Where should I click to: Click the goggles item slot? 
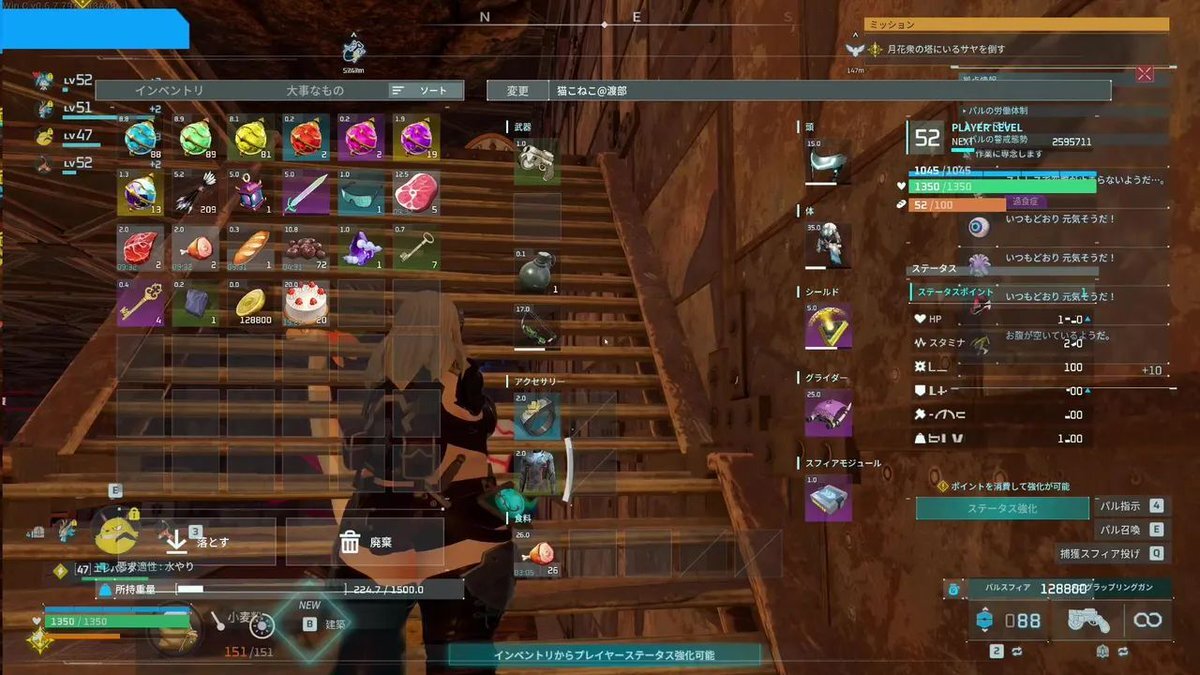pyautogui.click(x=360, y=192)
